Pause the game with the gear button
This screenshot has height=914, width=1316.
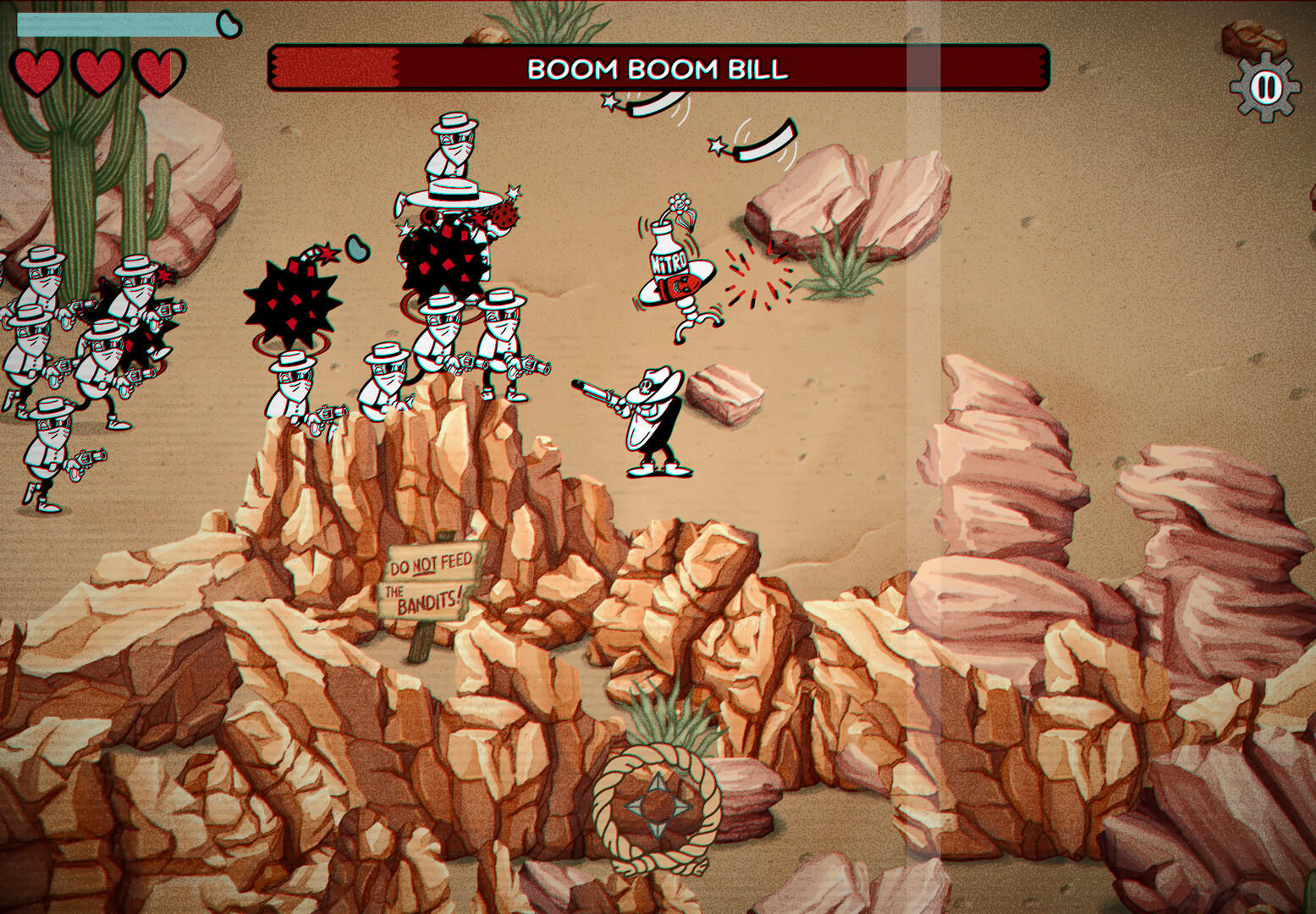tap(1264, 86)
